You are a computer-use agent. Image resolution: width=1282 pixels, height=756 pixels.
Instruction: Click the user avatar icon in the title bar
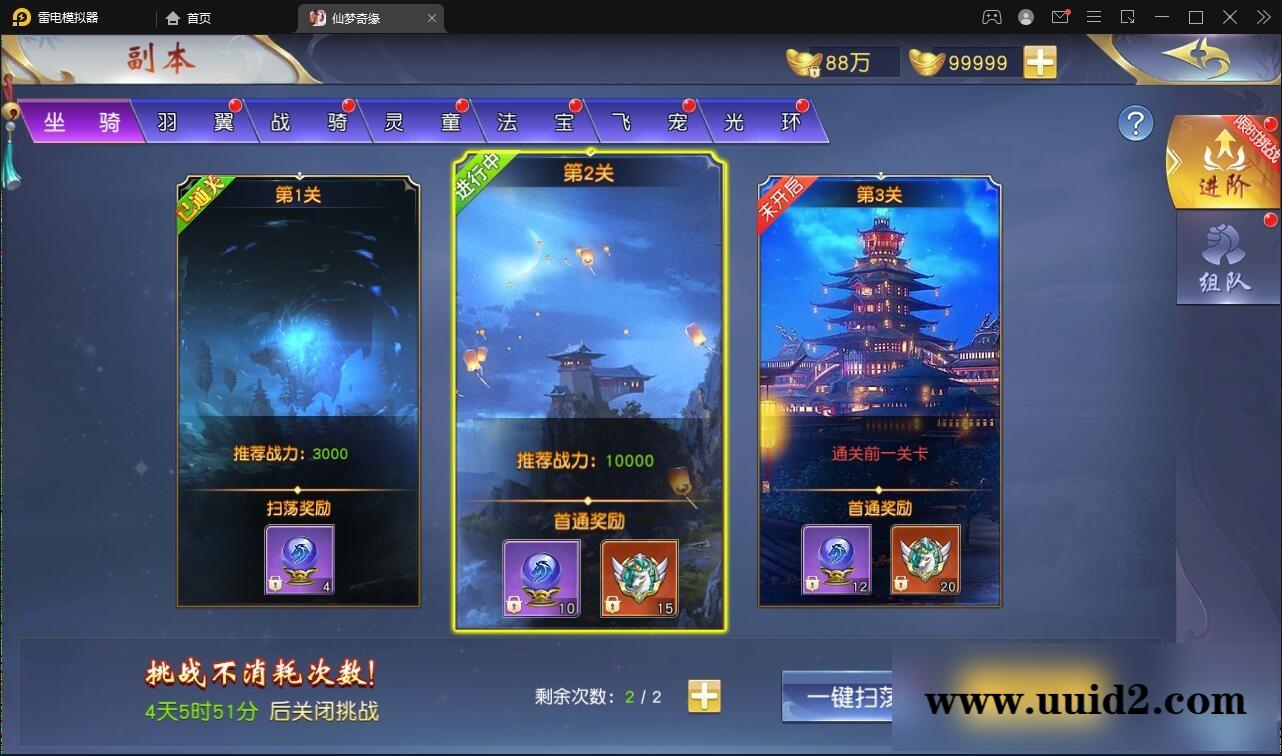(1025, 17)
